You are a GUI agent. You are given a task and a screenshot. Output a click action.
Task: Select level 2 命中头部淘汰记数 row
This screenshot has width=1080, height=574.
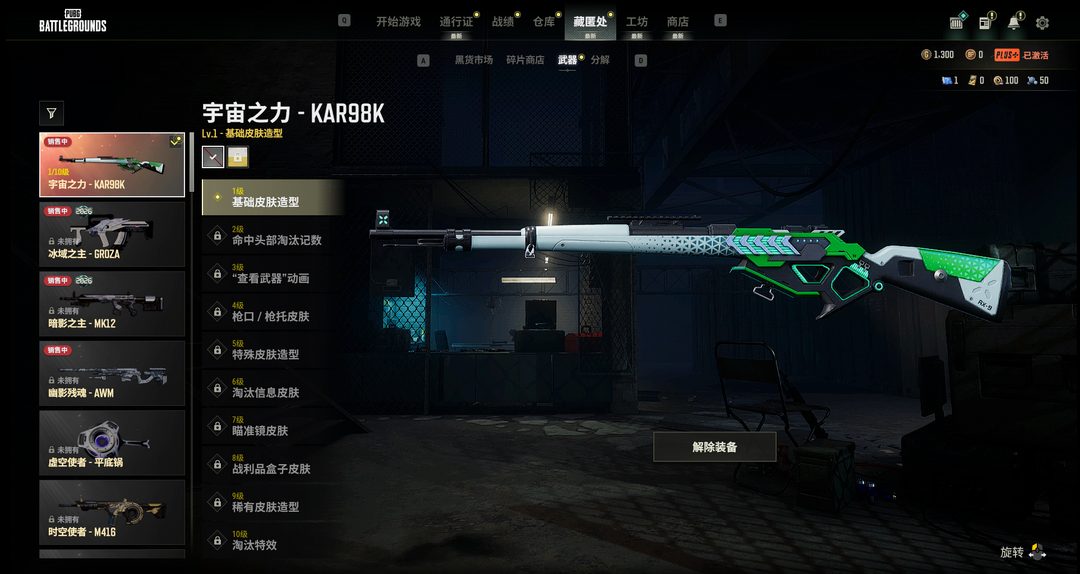point(272,236)
